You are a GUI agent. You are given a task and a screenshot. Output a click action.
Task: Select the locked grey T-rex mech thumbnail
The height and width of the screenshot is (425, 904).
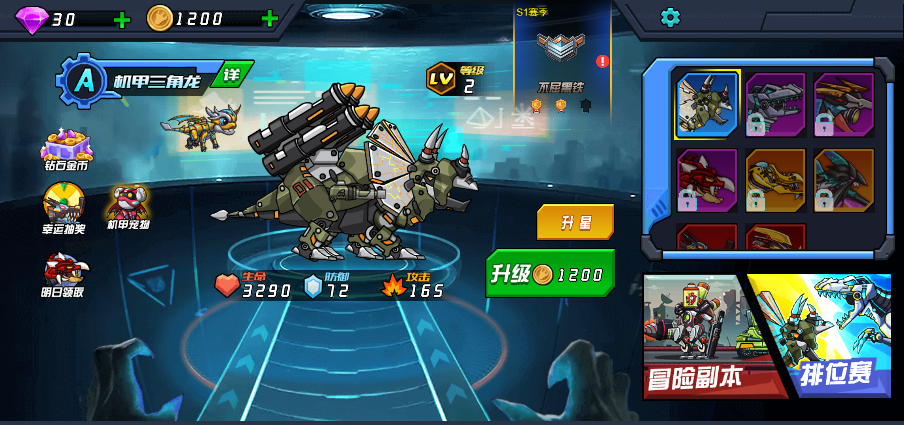pyautogui.click(x=775, y=103)
